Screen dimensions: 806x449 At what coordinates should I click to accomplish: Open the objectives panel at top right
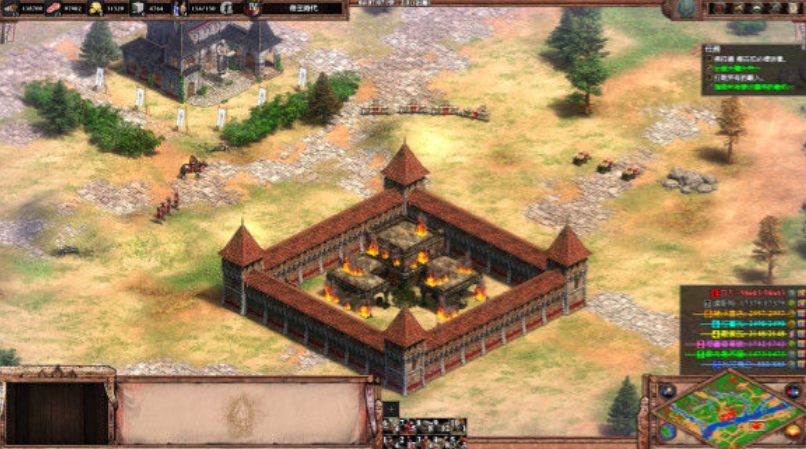pyautogui.click(x=750, y=70)
